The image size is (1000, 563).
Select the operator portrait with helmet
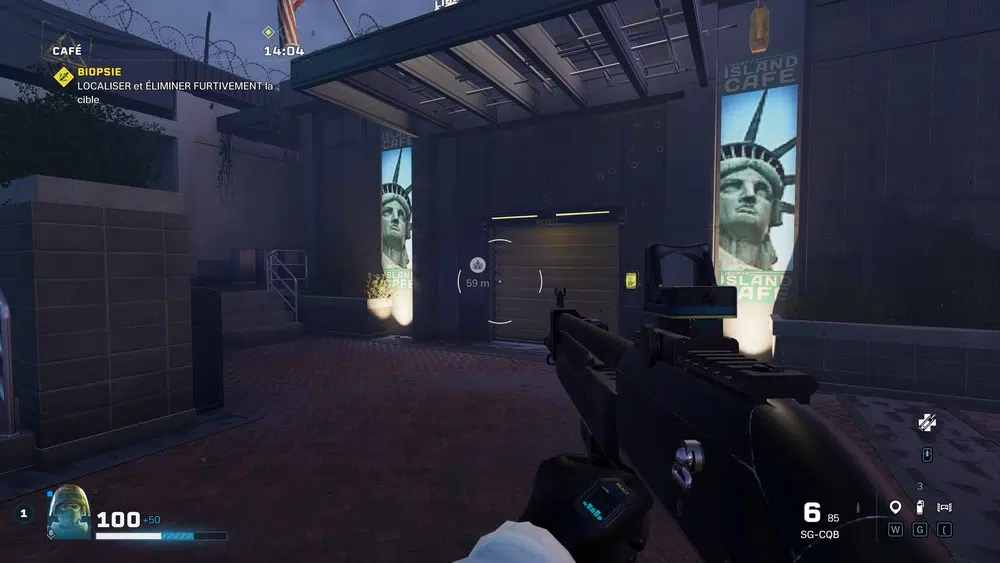69,511
